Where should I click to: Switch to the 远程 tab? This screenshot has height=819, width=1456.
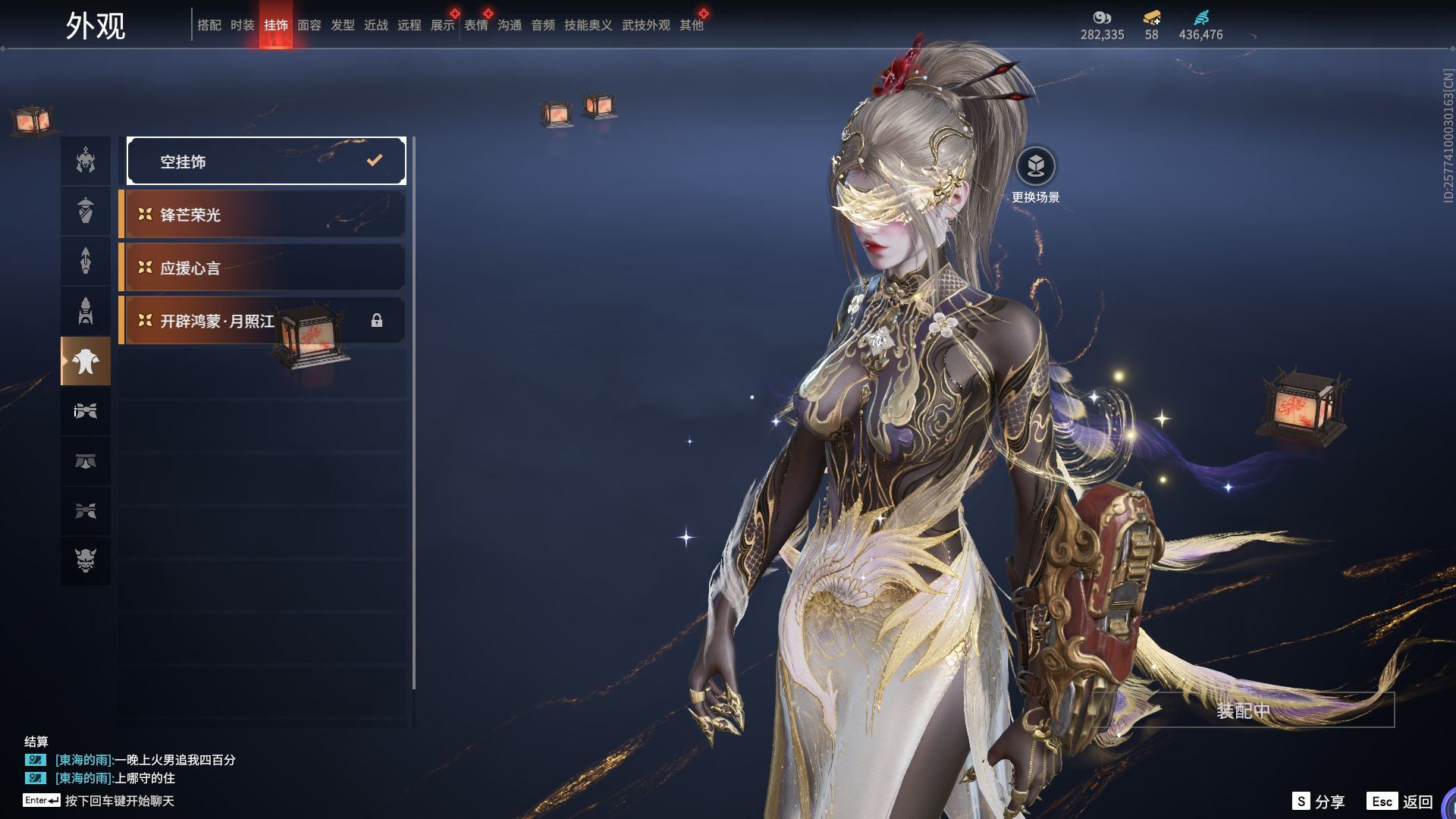409,25
